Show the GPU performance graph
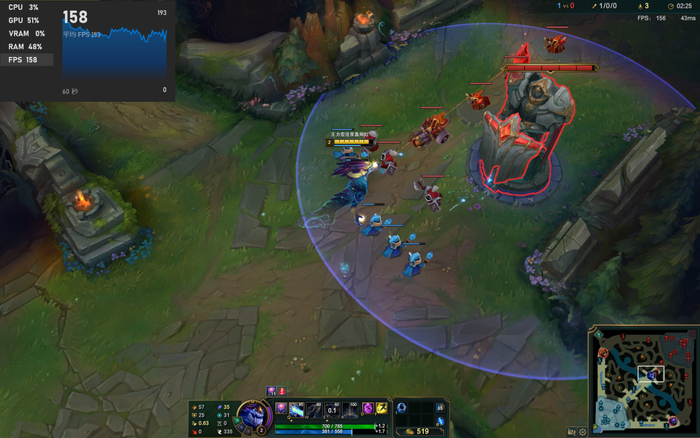 point(23,20)
